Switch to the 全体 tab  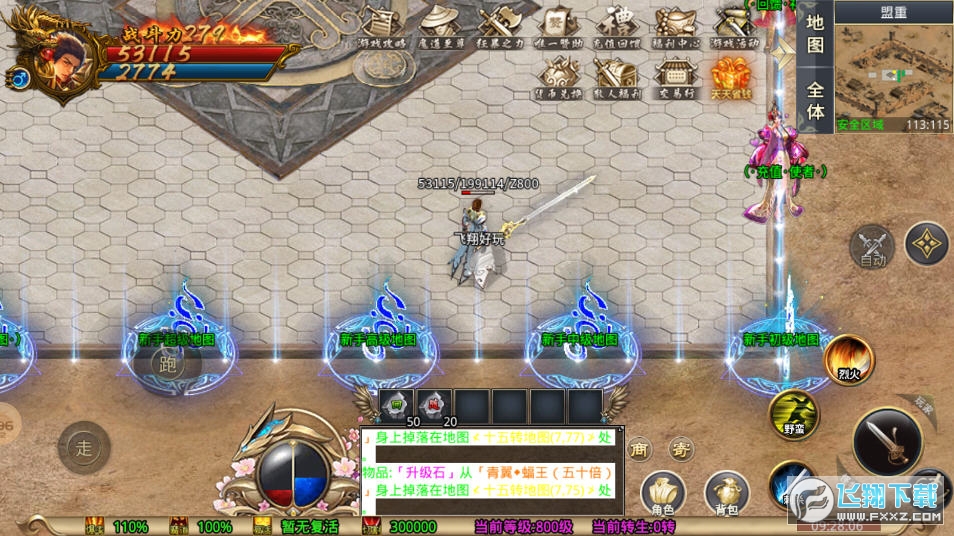pos(815,98)
